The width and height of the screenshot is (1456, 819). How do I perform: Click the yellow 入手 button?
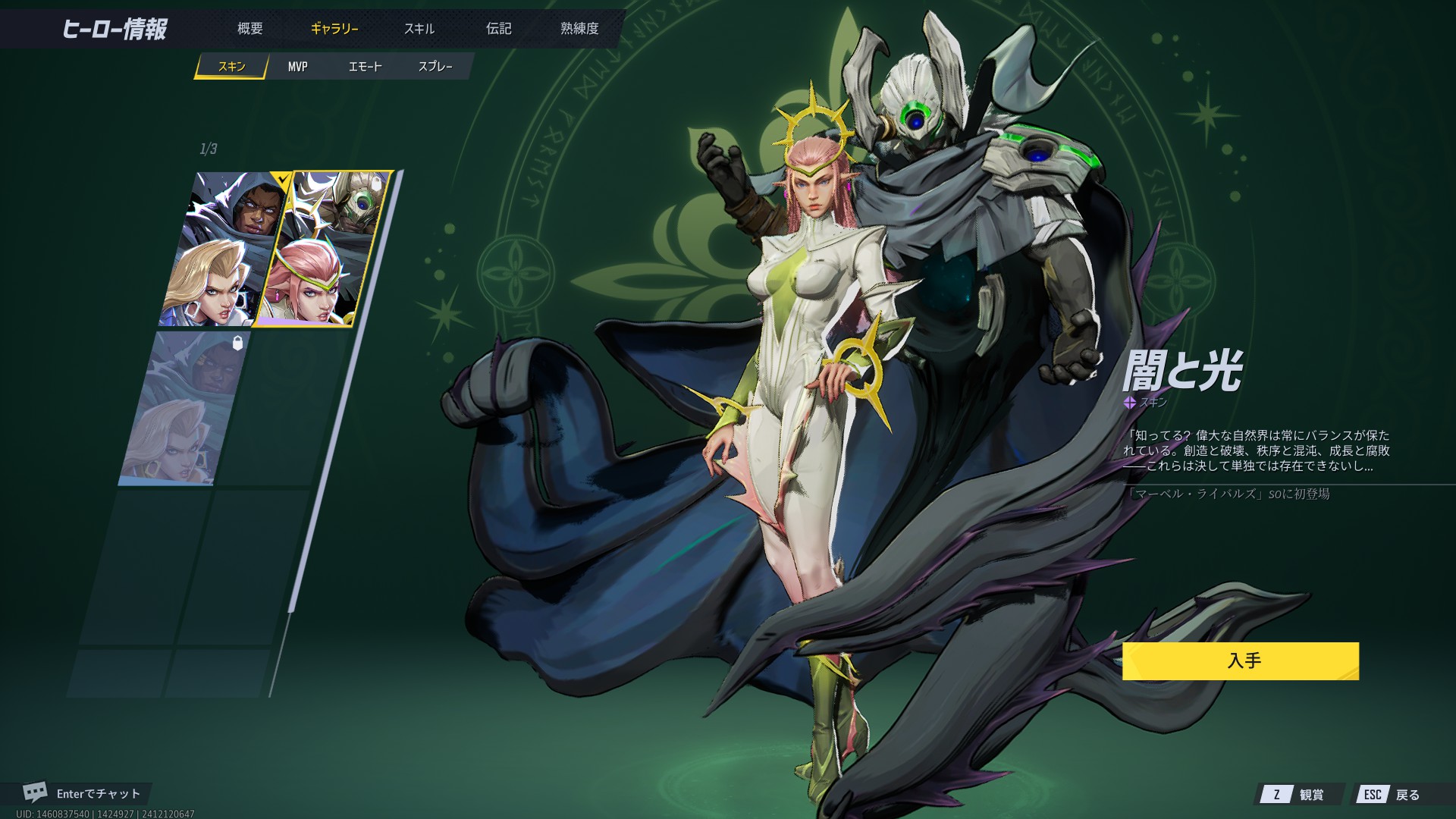1240,661
